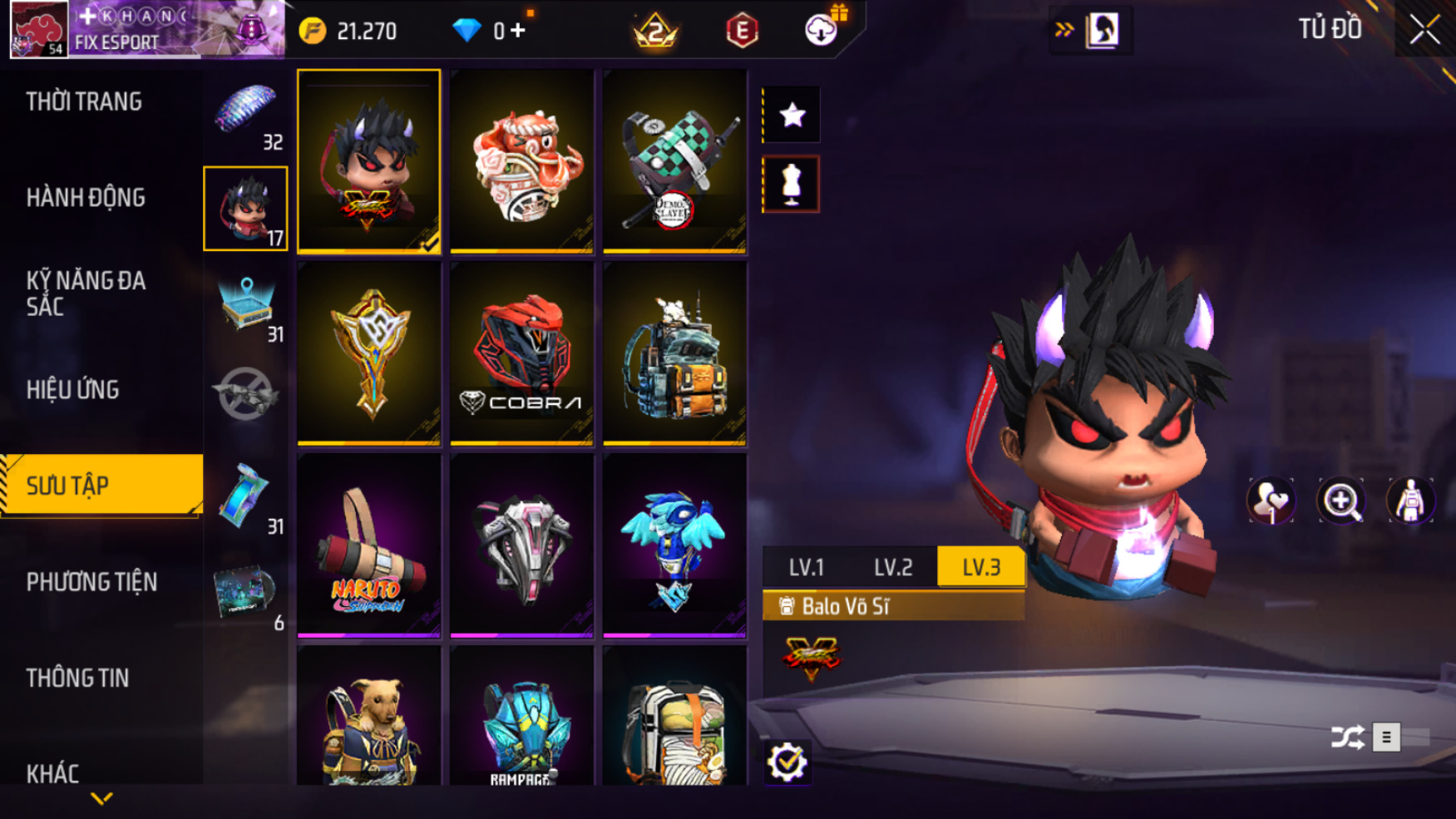Image resolution: width=1456 pixels, height=819 pixels.
Task: Switch to the Hành Động category
Action: click(86, 198)
